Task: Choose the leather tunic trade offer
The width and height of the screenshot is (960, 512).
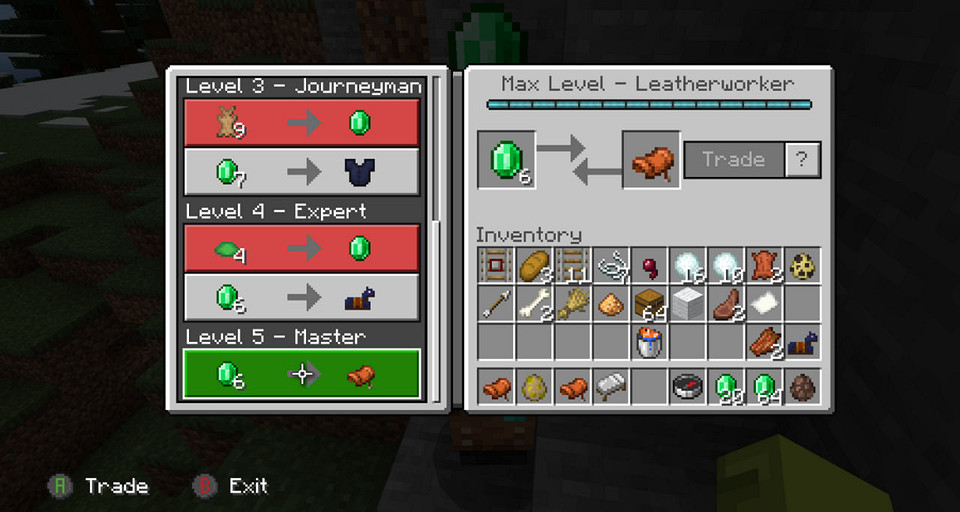Action: (301, 171)
